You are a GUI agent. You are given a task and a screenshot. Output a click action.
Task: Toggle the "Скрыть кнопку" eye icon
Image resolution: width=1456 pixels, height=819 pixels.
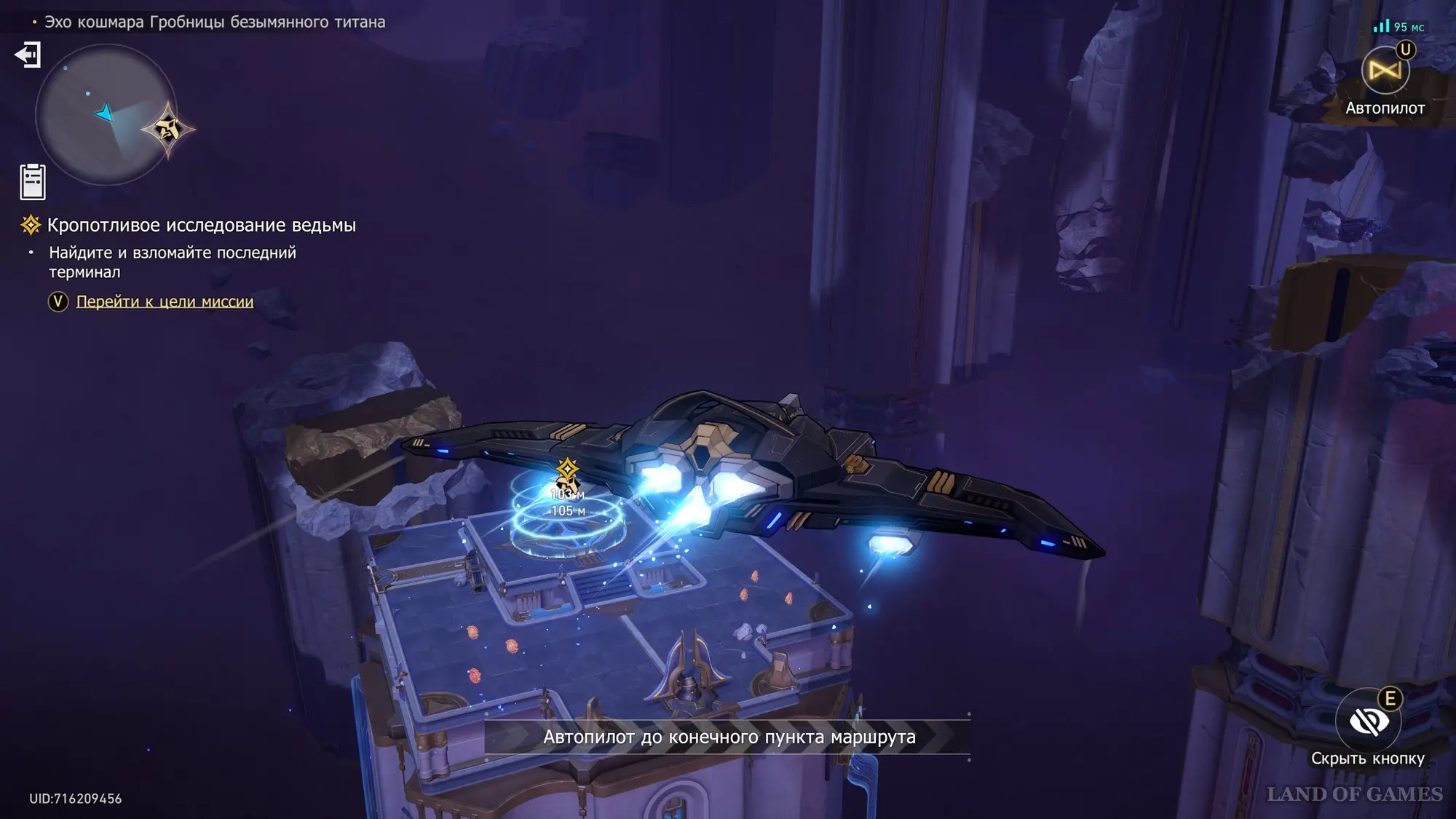[x=1368, y=721]
